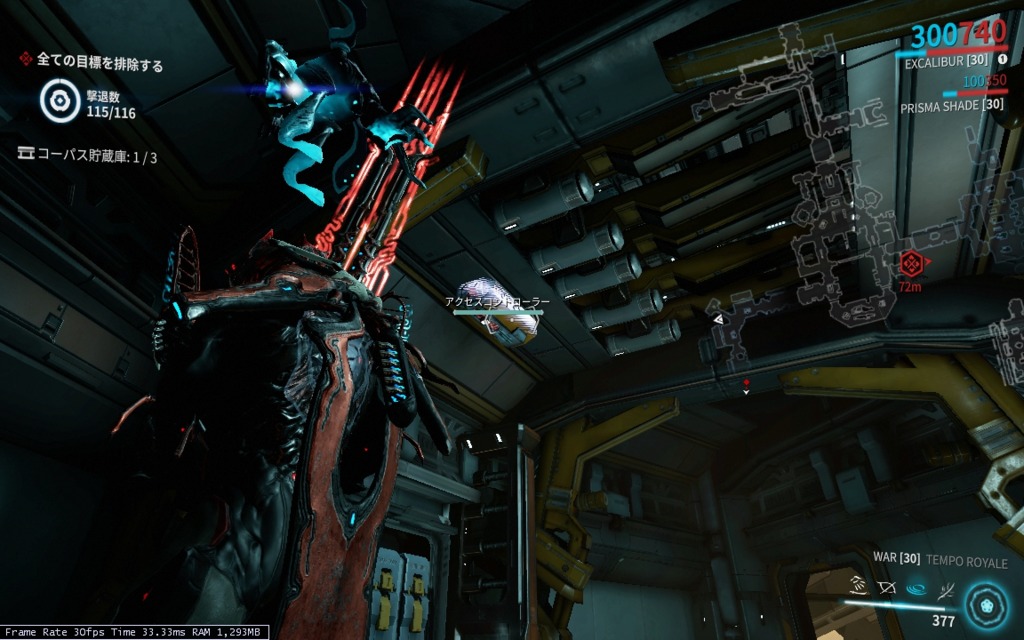The height and width of the screenshot is (640, 1024).
Task: Select the red enemy target marker on the map
Action: tap(910, 264)
